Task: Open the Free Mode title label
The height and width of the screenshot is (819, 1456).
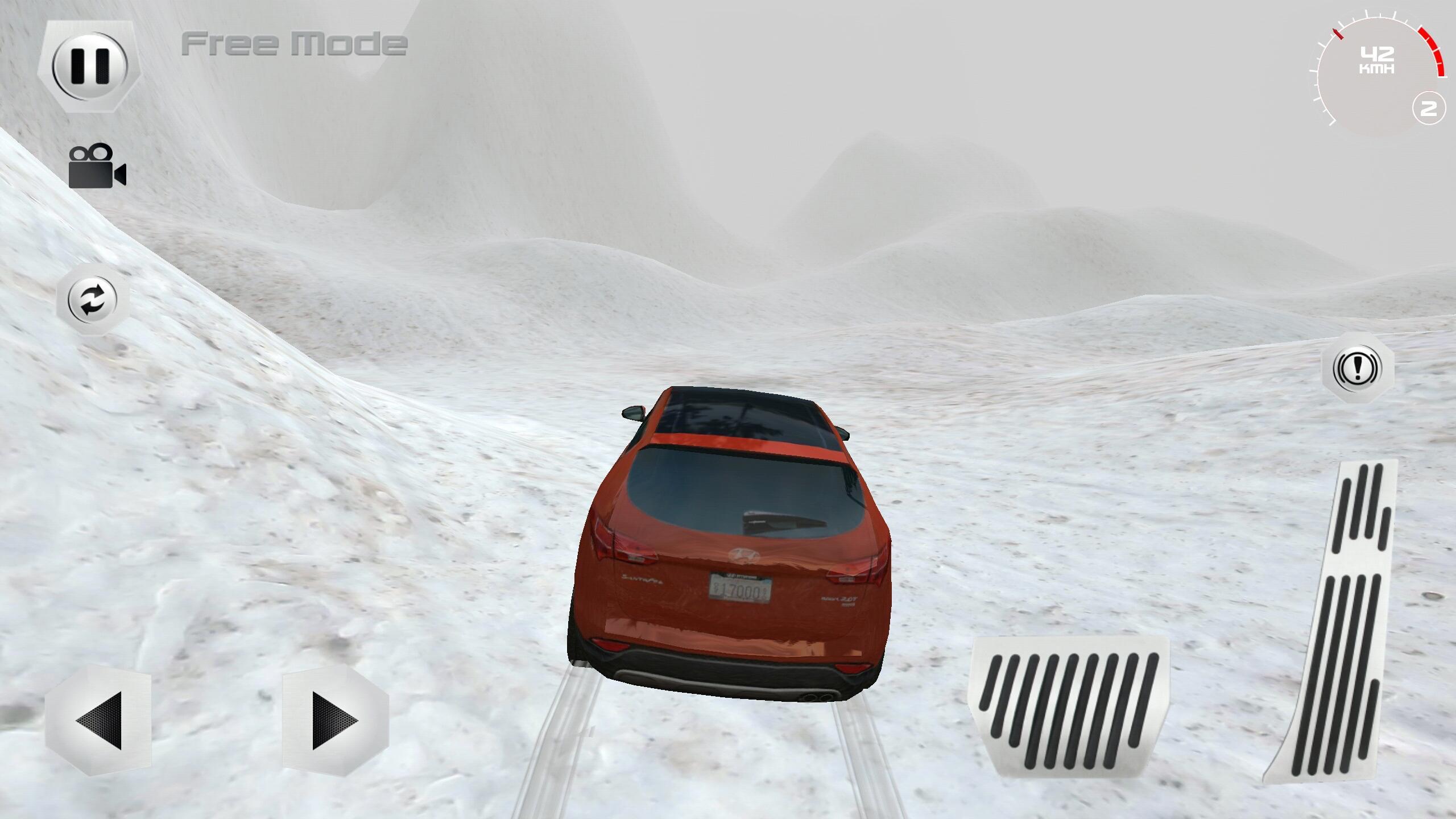Action: point(293,44)
